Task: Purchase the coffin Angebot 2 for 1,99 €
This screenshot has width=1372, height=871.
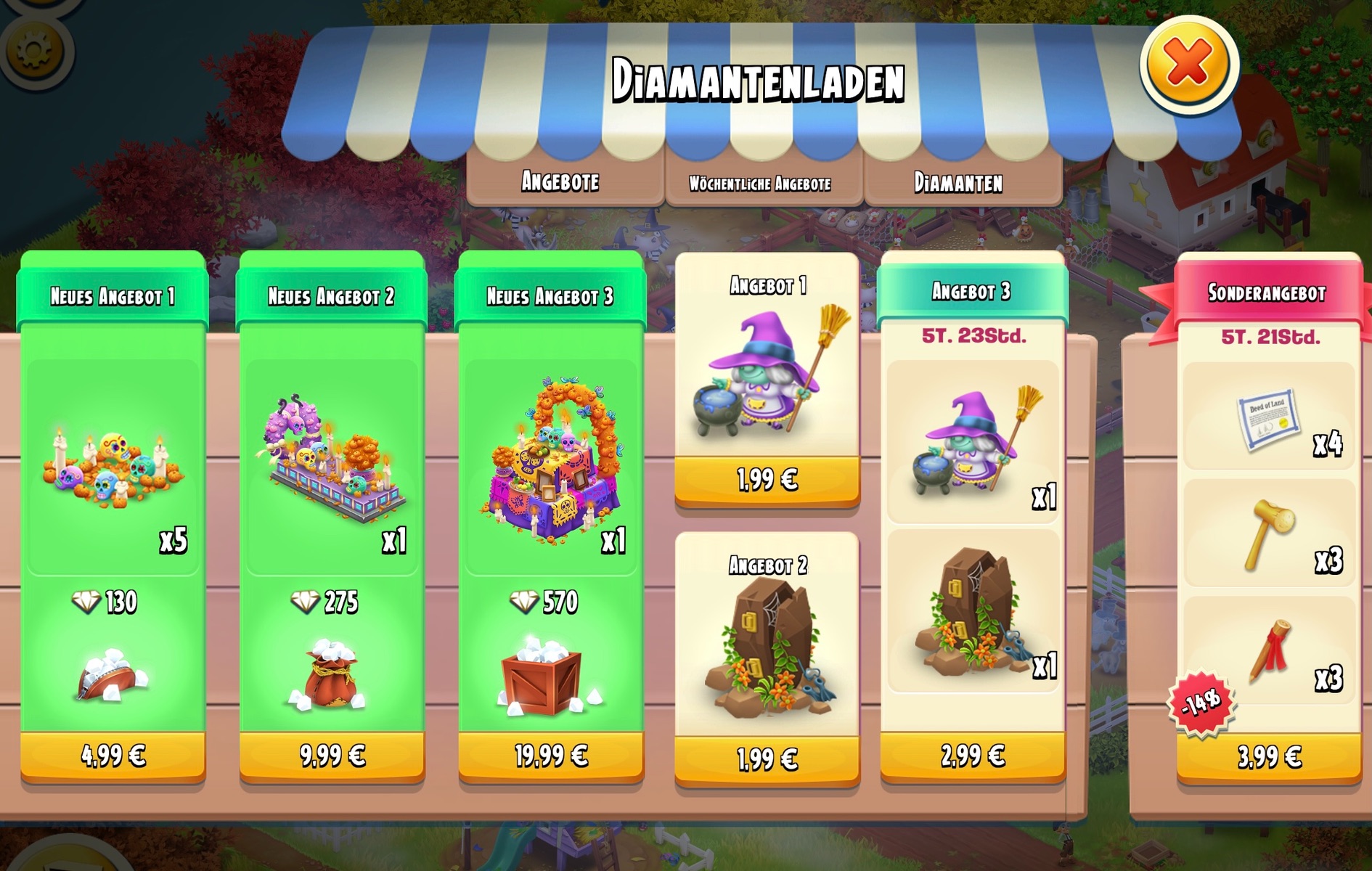Action: pyautogui.click(x=767, y=759)
